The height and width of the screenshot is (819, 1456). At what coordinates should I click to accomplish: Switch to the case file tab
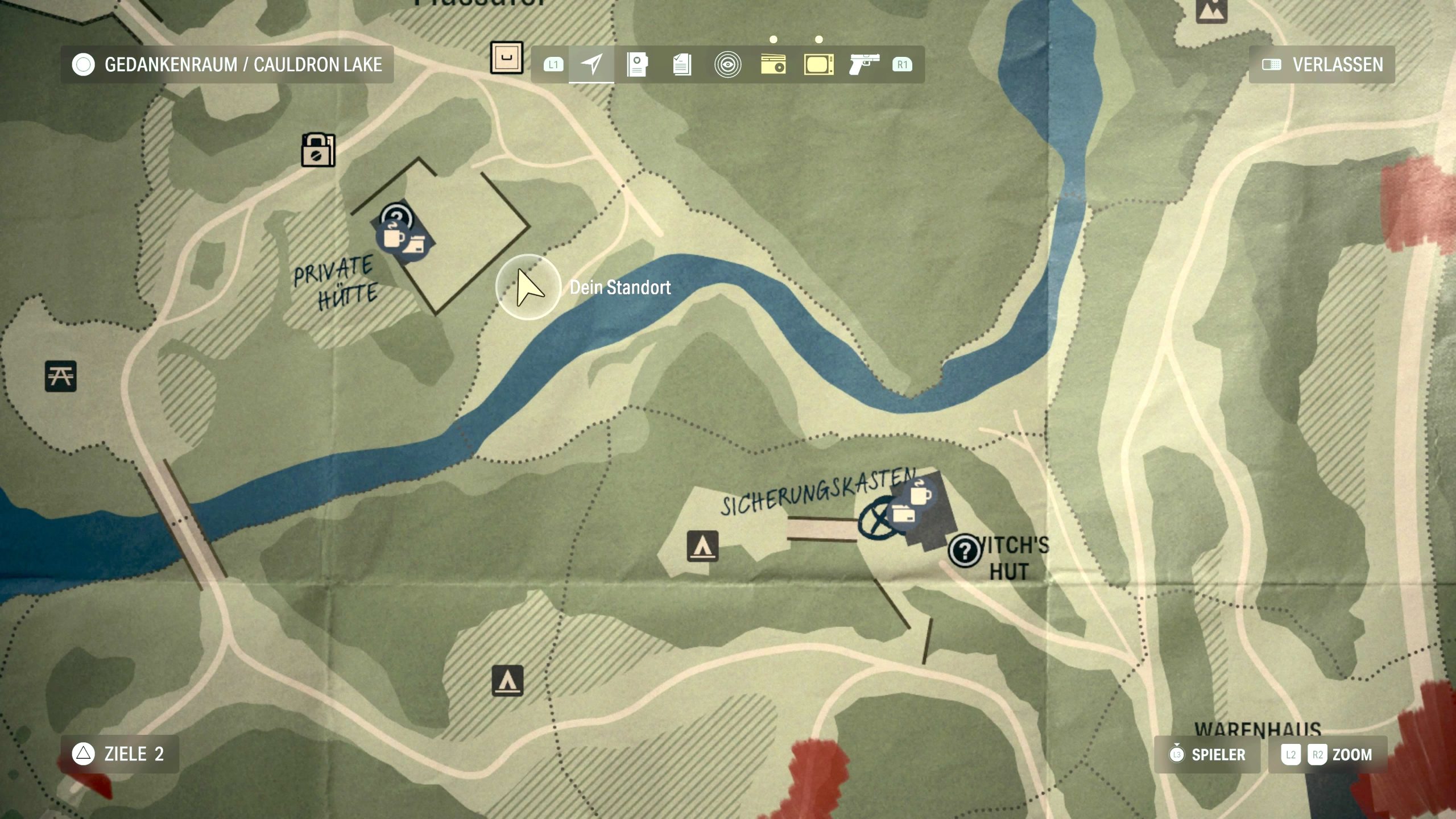(637, 64)
